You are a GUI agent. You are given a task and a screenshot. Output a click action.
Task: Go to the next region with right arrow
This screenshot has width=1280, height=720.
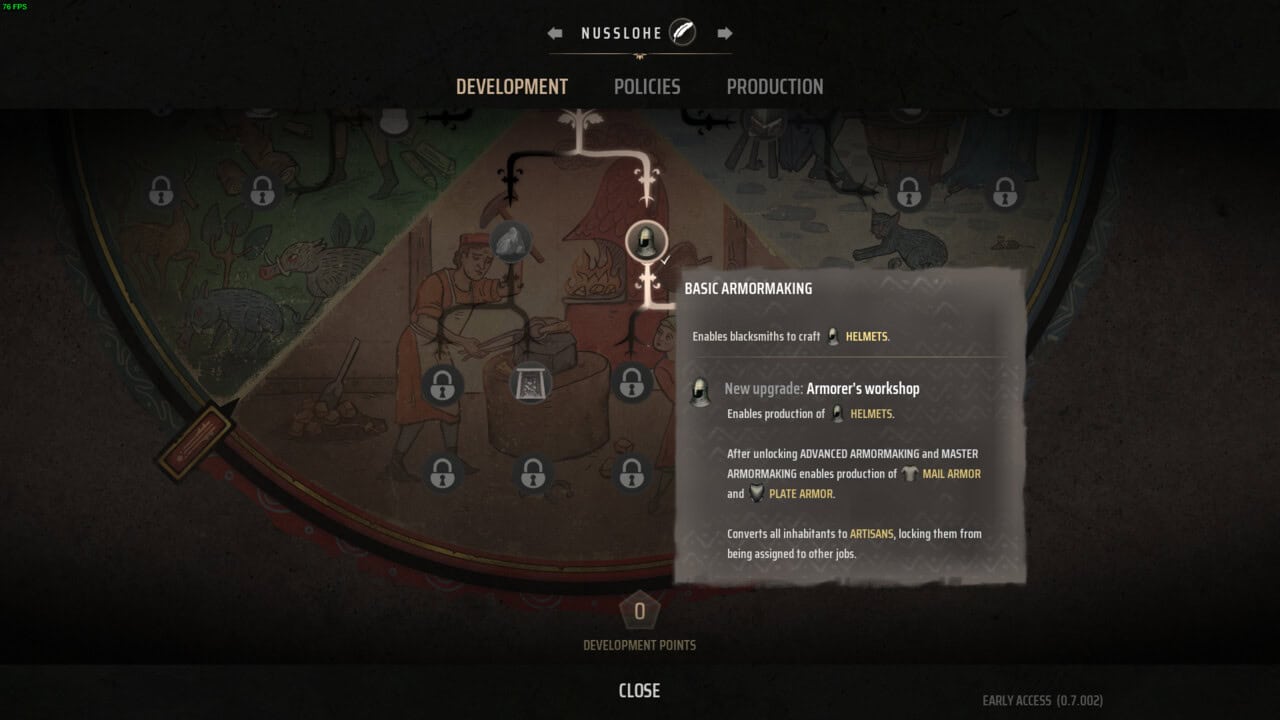(x=725, y=33)
